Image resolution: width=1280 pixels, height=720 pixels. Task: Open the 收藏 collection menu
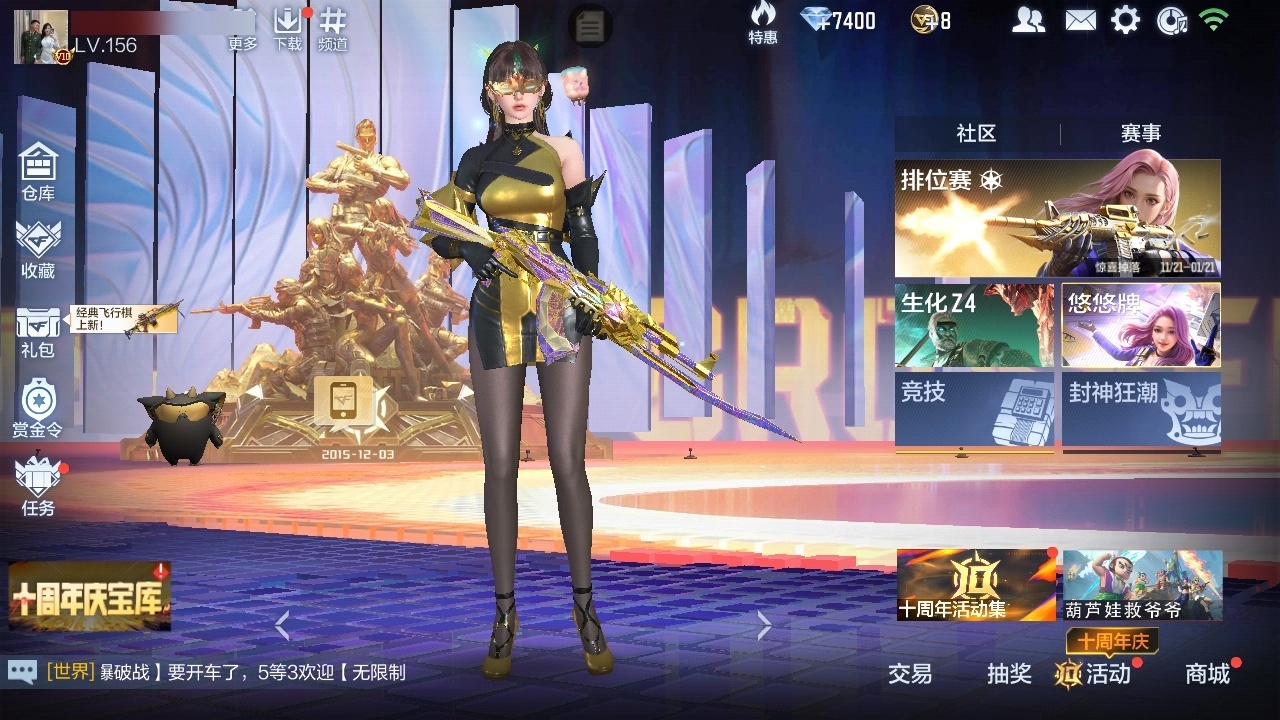click(x=38, y=249)
